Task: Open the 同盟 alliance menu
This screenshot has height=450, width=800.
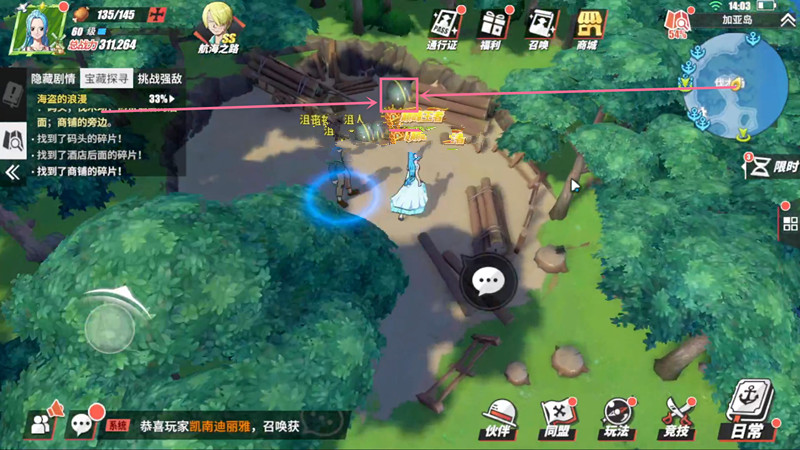Action: click(557, 416)
